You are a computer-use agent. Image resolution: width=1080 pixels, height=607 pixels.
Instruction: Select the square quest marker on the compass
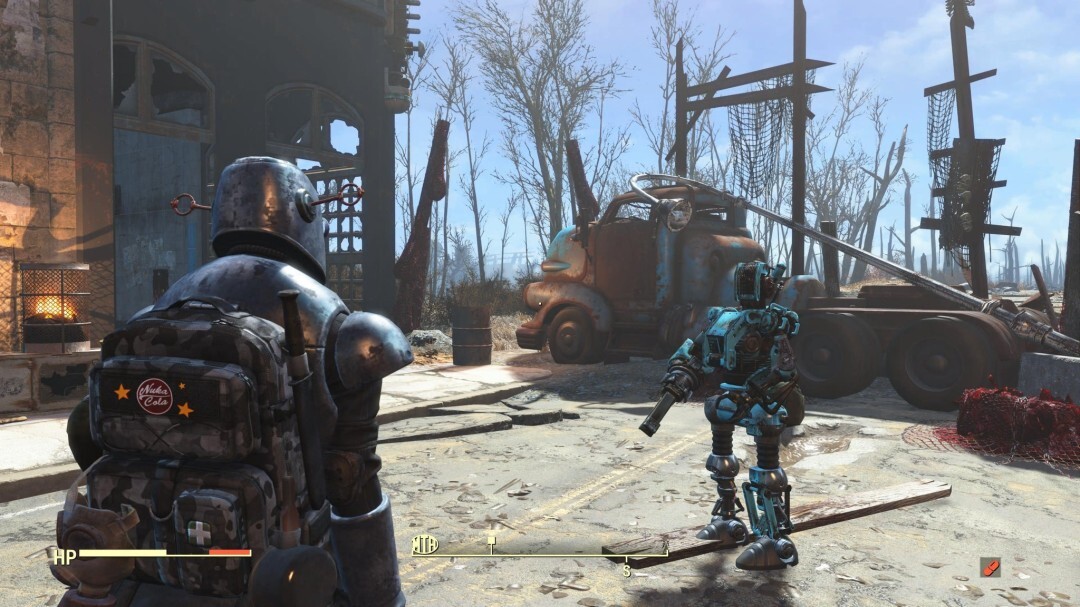click(x=491, y=540)
